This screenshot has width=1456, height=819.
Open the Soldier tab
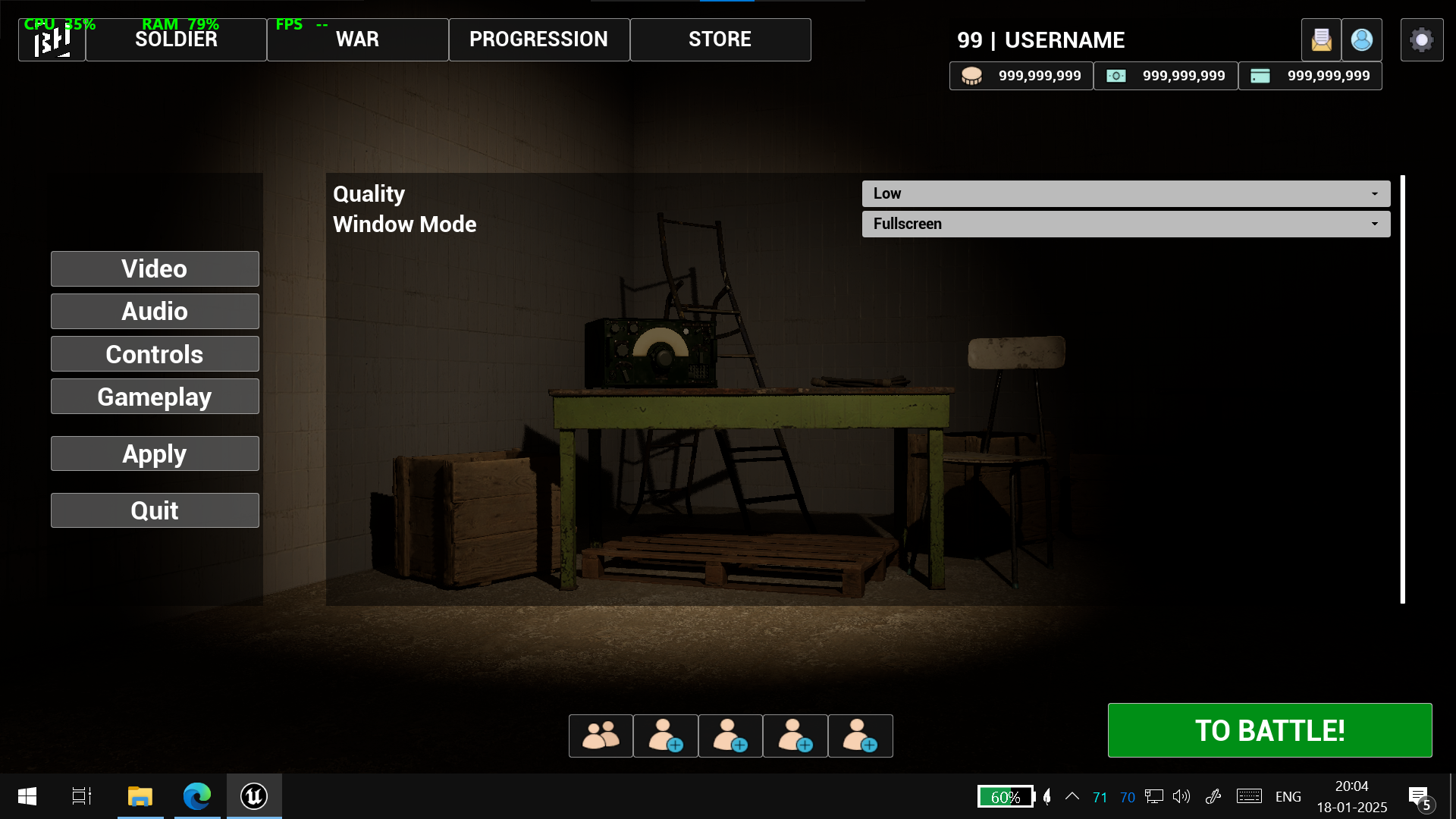click(x=176, y=39)
